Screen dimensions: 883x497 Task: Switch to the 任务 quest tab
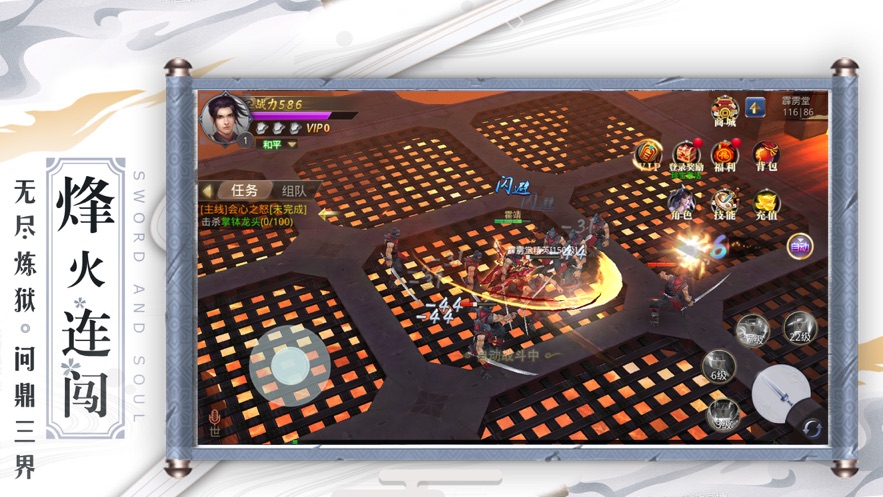coord(244,190)
